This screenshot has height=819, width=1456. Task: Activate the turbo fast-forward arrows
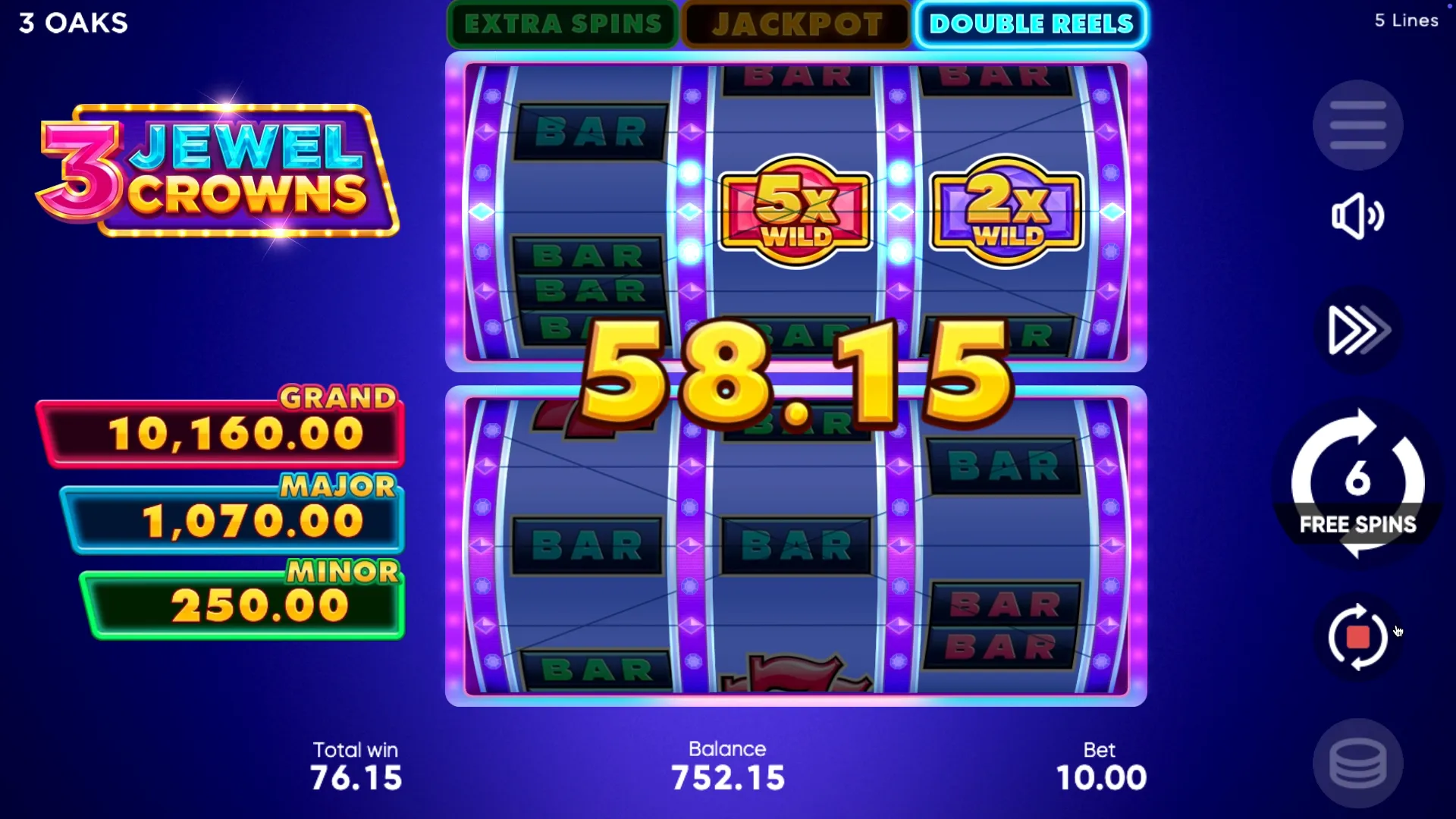tap(1357, 330)
